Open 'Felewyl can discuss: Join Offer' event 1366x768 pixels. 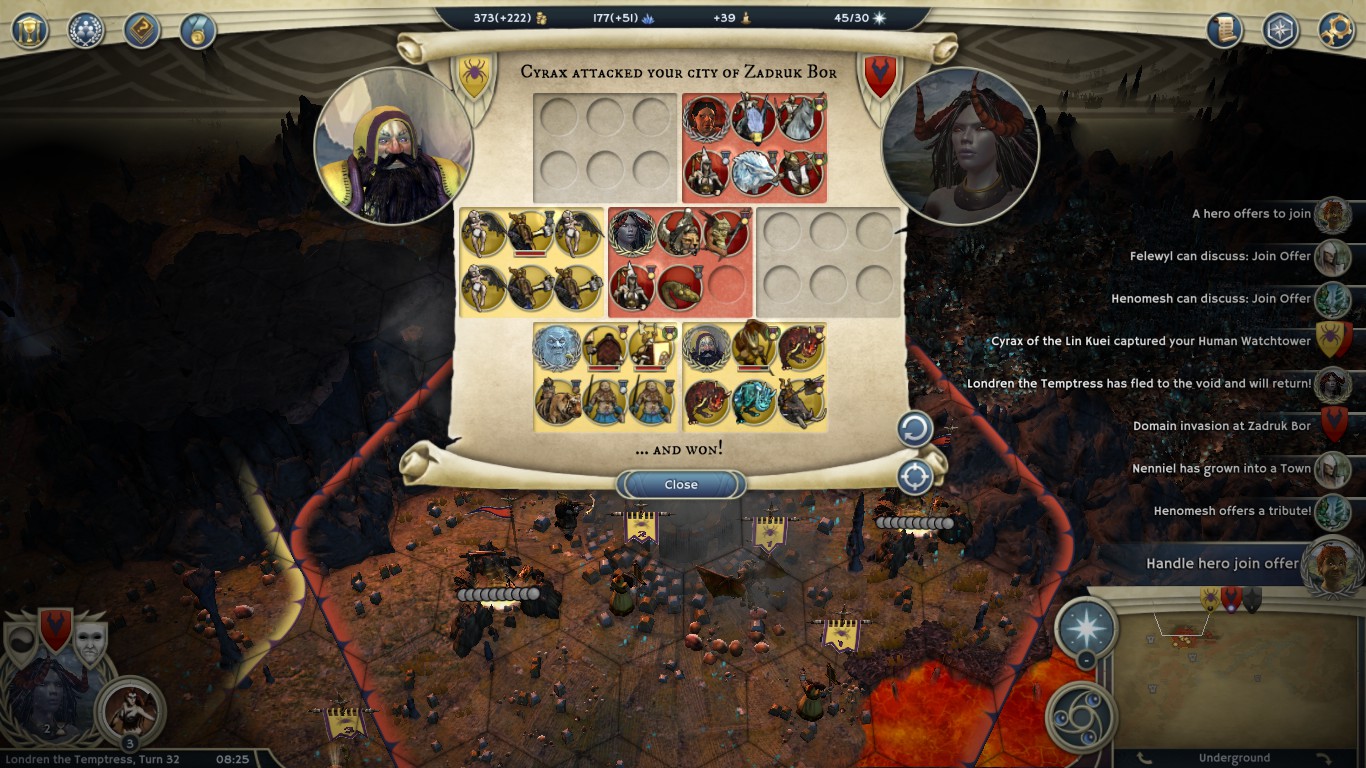pyautogui.click(x=1220, y=256)
